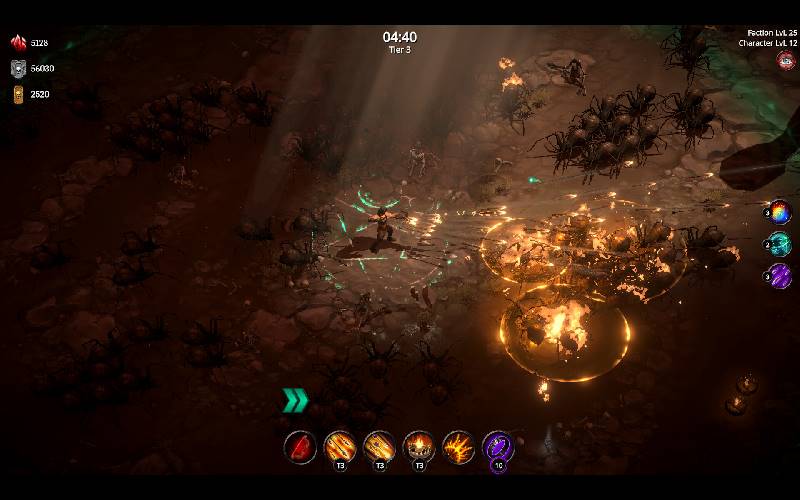The height and width of the screenshot is (500, 800).
Task: Click the green double-chevron dash icon
Action: click(x=294, y=401)
